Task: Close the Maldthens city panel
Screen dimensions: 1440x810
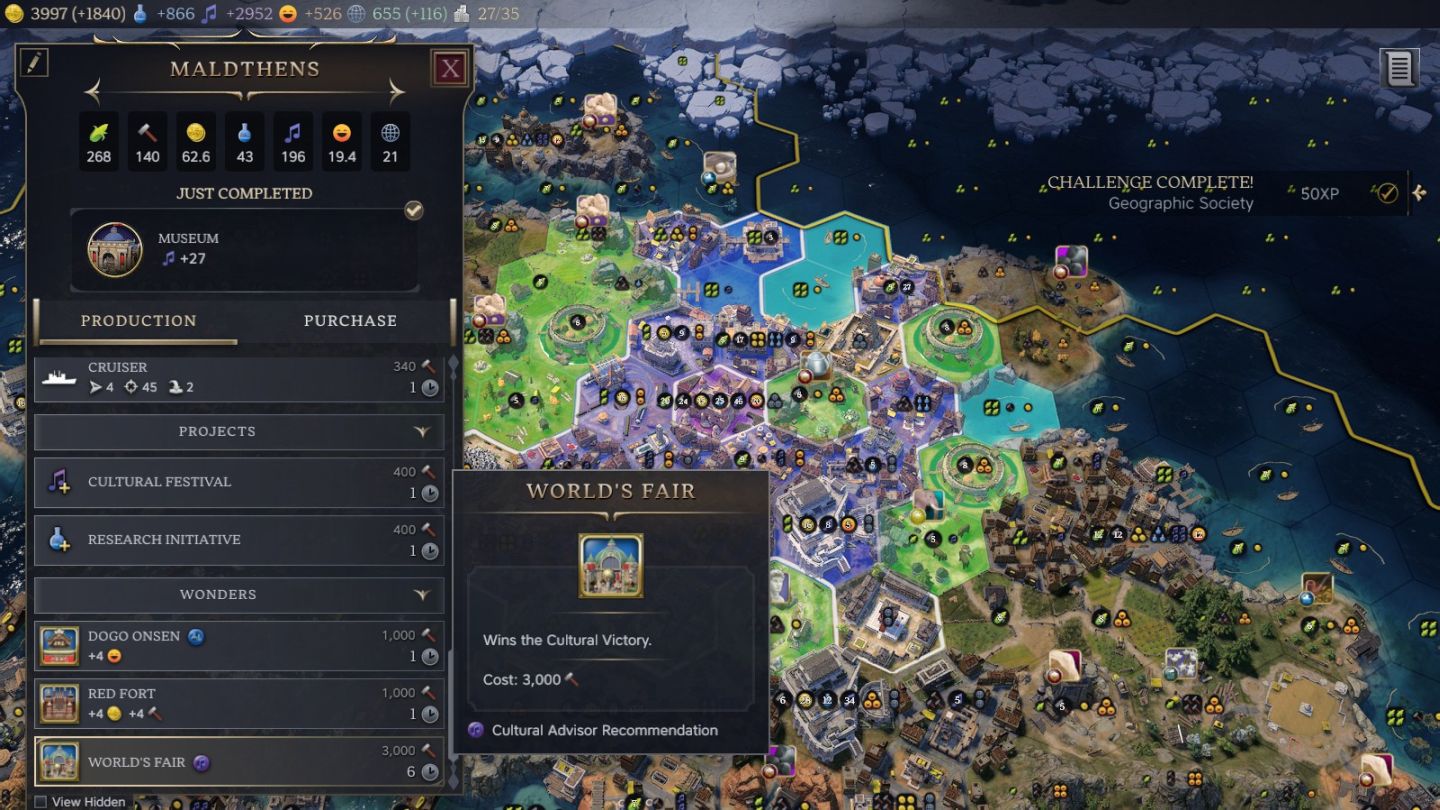Action: [451, 68]
